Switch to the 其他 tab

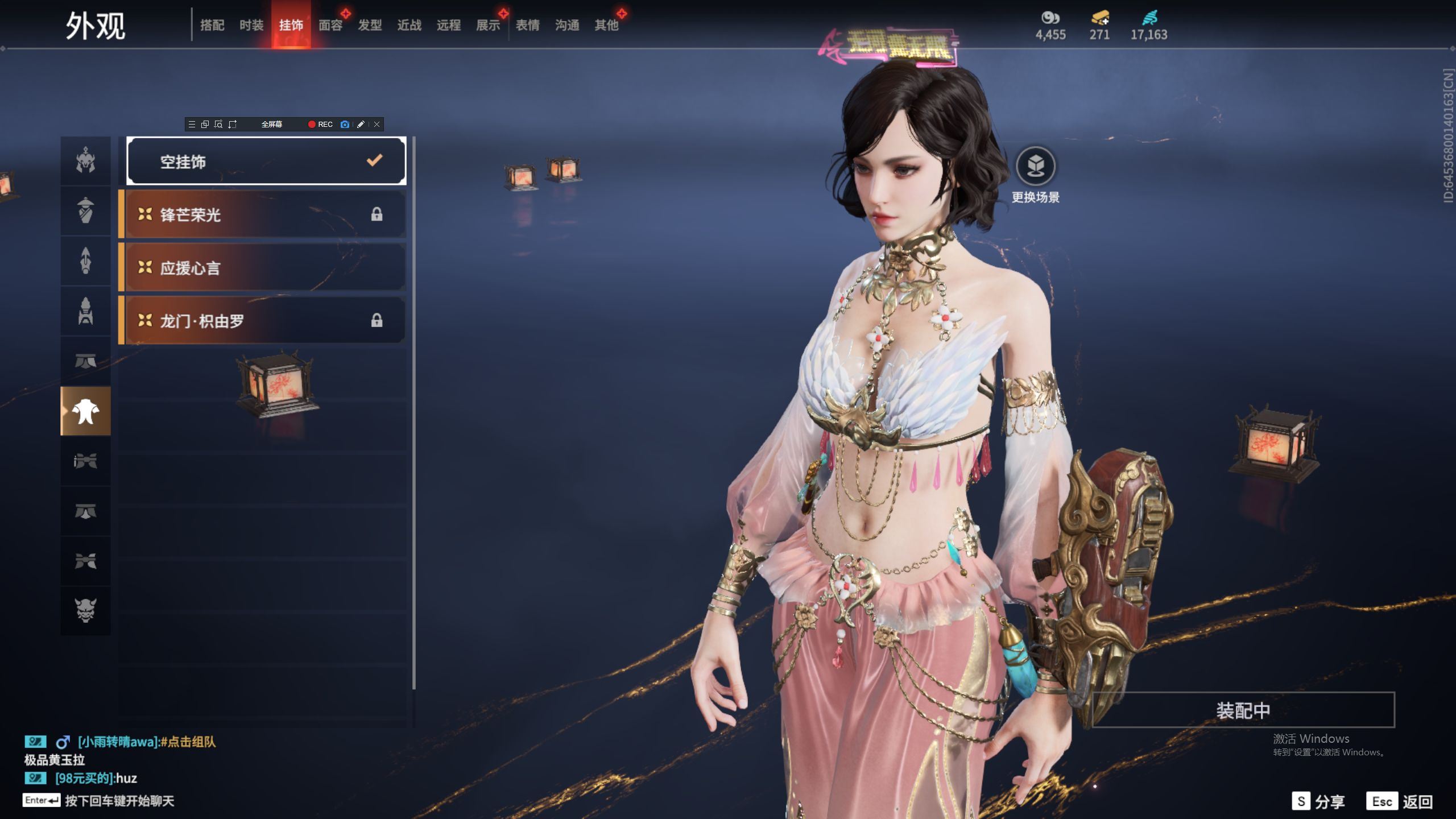[x=606, y=26]
